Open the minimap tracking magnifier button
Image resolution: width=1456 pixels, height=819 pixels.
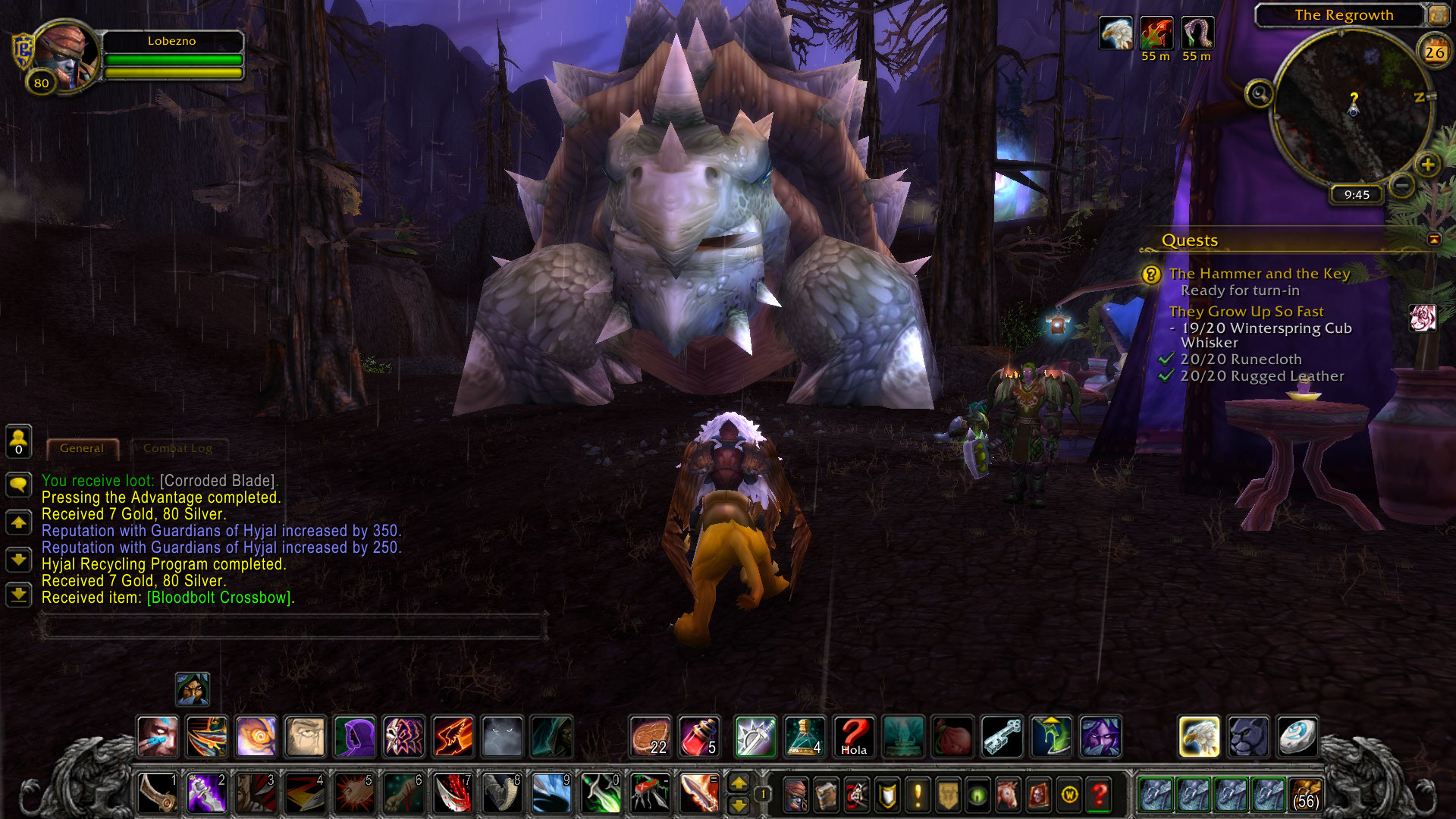1260,94
